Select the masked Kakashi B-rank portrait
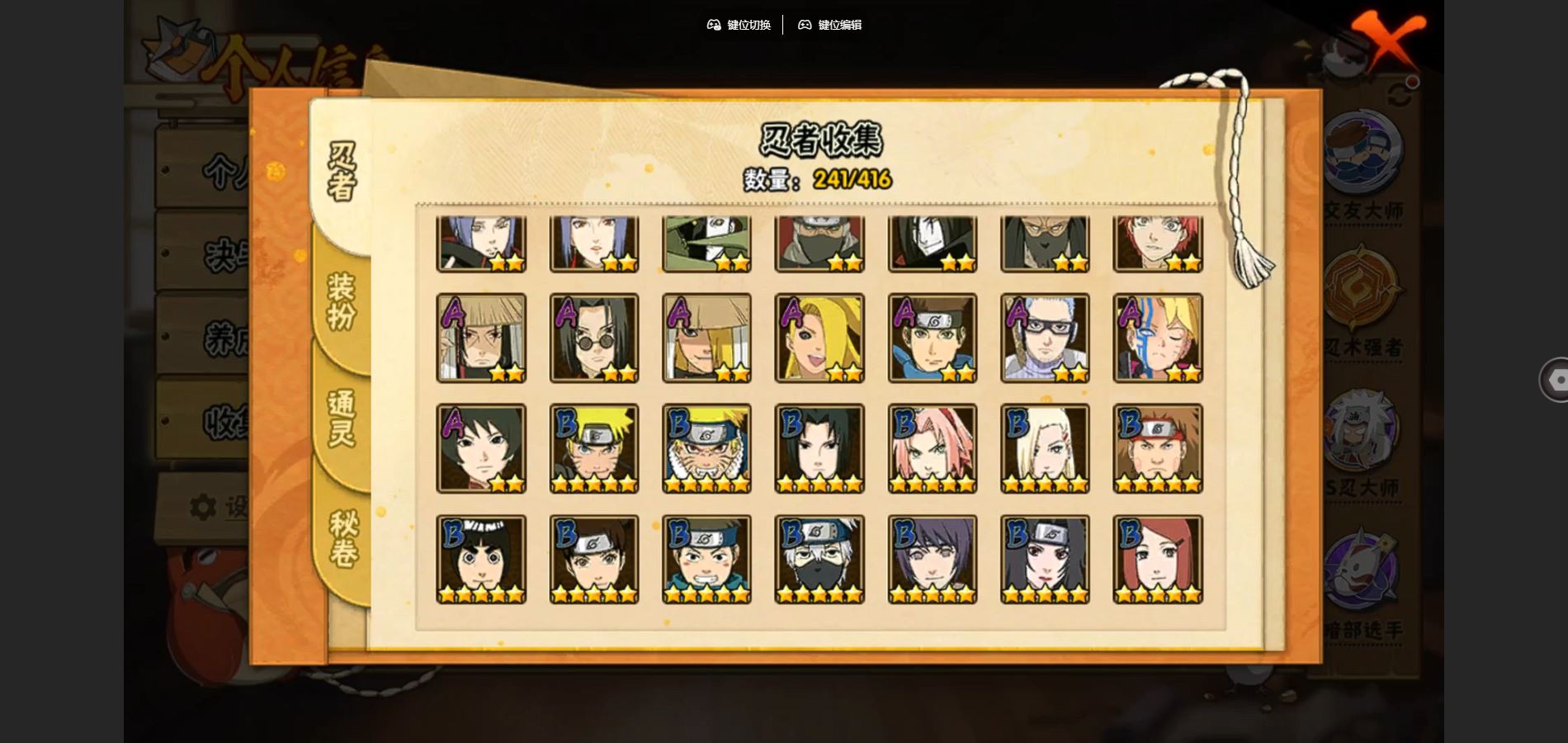1568x743 pixels. (819, 560)
